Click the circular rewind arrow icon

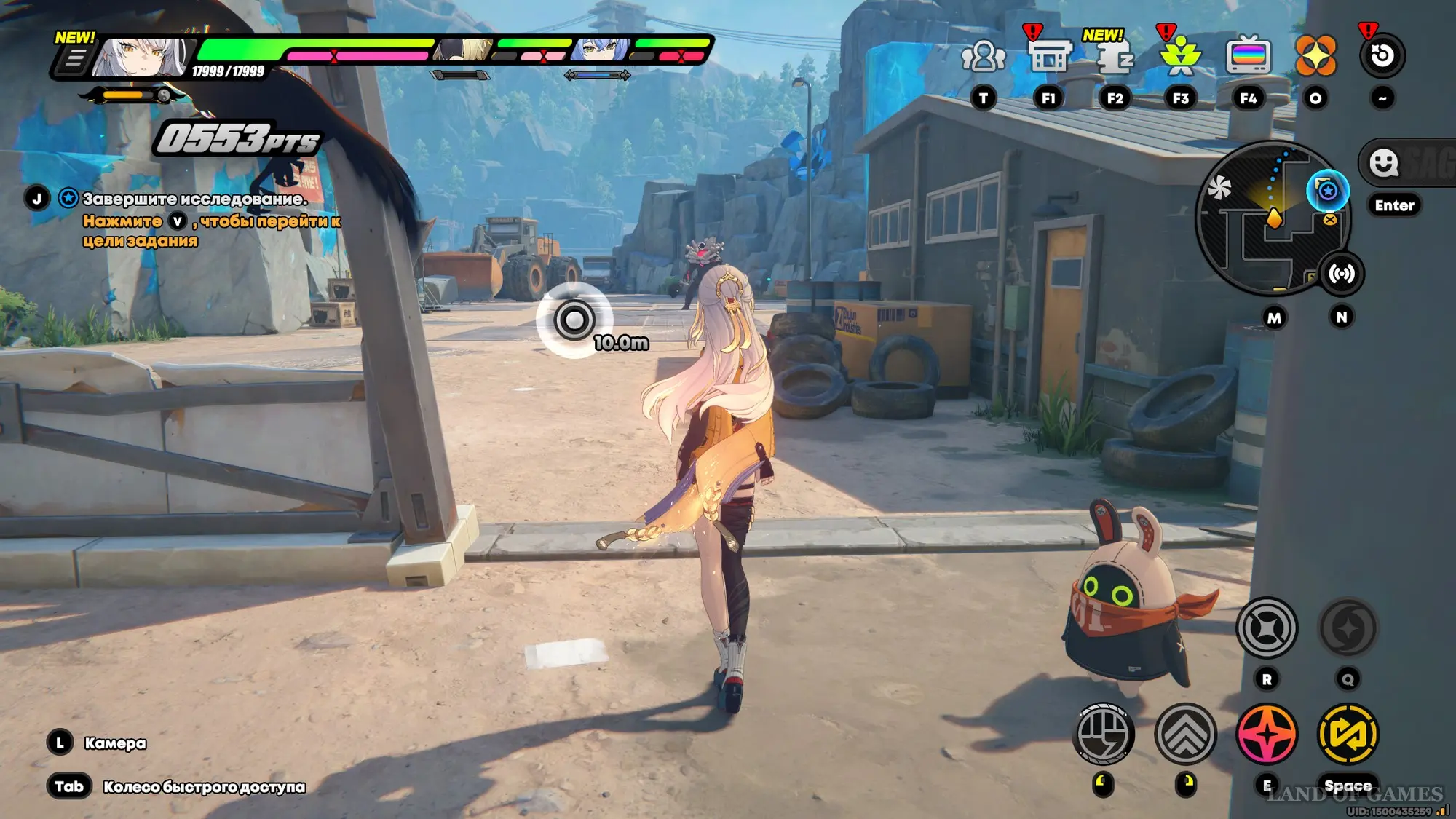point(1382,55)
